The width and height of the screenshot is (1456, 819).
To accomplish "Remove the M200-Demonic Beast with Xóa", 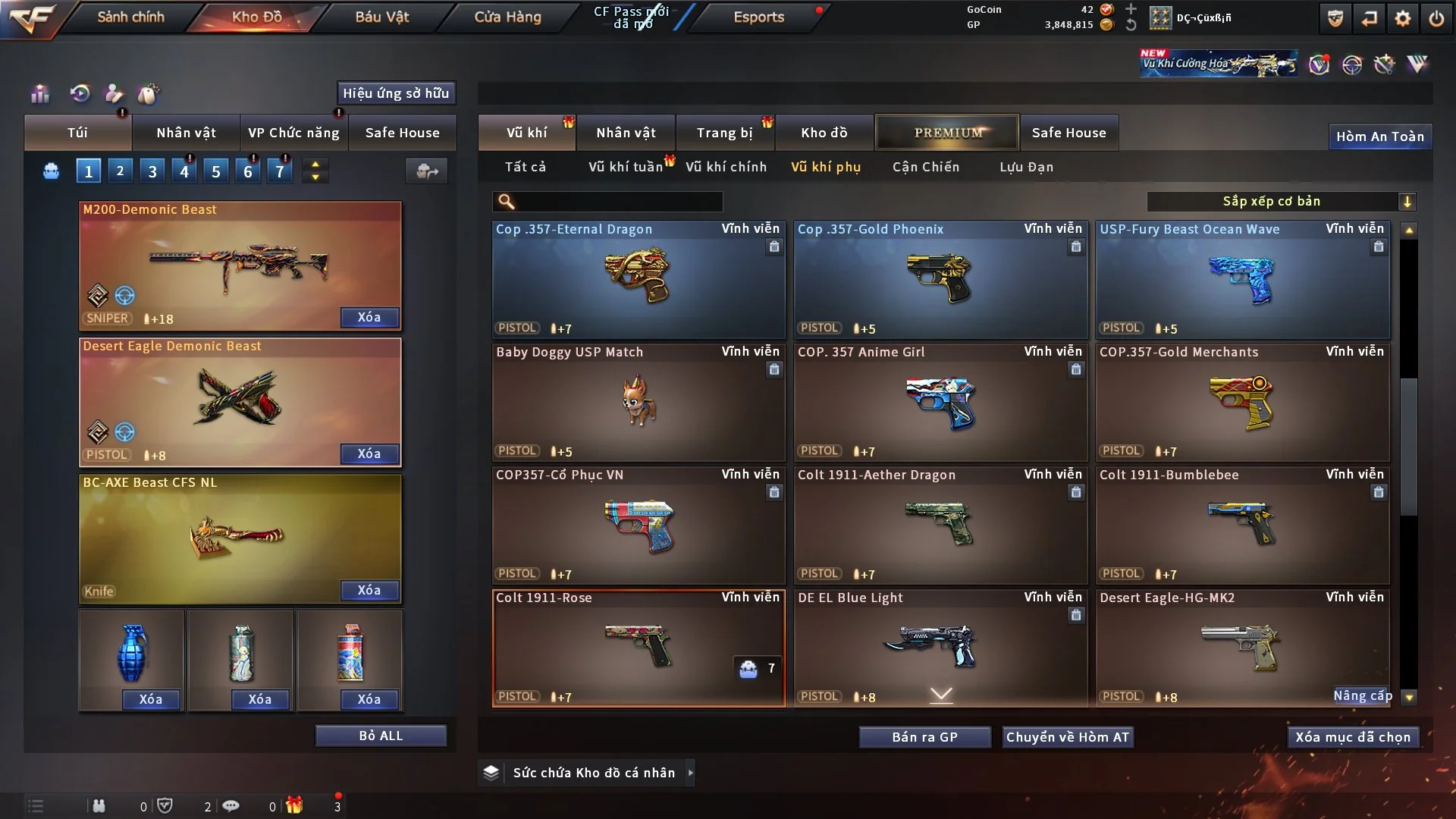I will (369, 317).
